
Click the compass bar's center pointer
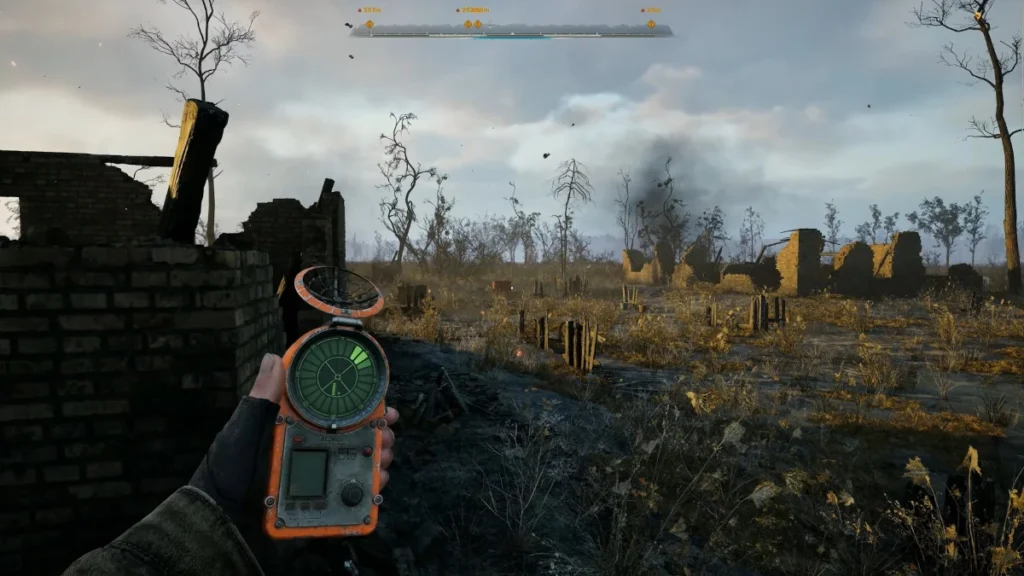[x=512, y=33]
